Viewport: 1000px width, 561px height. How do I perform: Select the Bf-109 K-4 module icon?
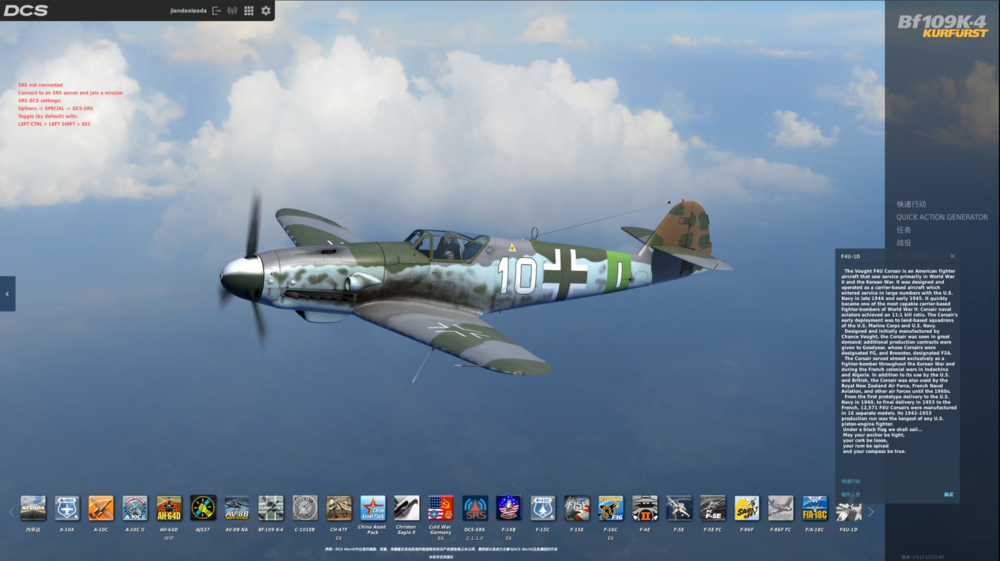coord(271,508)
